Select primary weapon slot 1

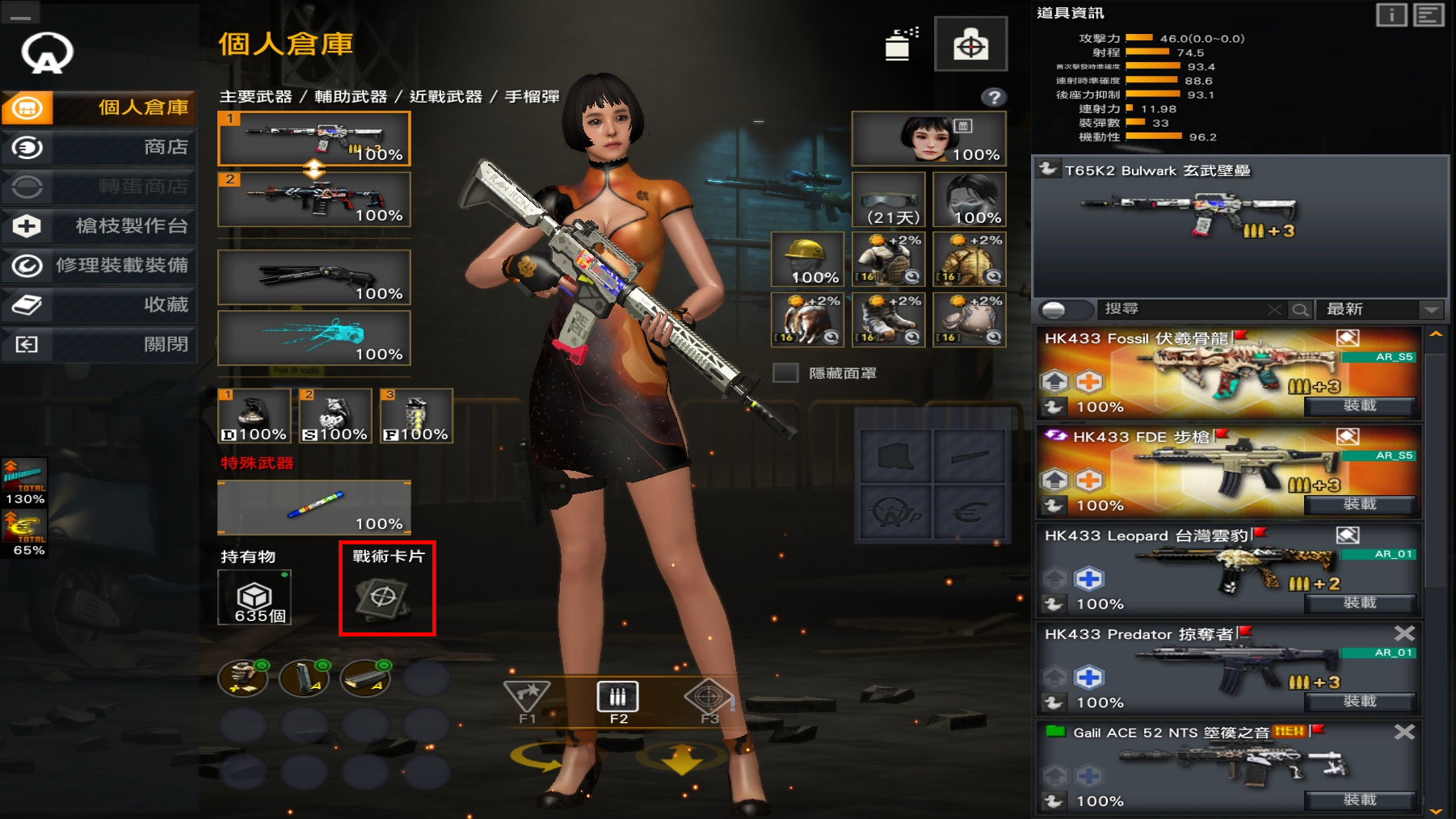[x=314, y=138]
